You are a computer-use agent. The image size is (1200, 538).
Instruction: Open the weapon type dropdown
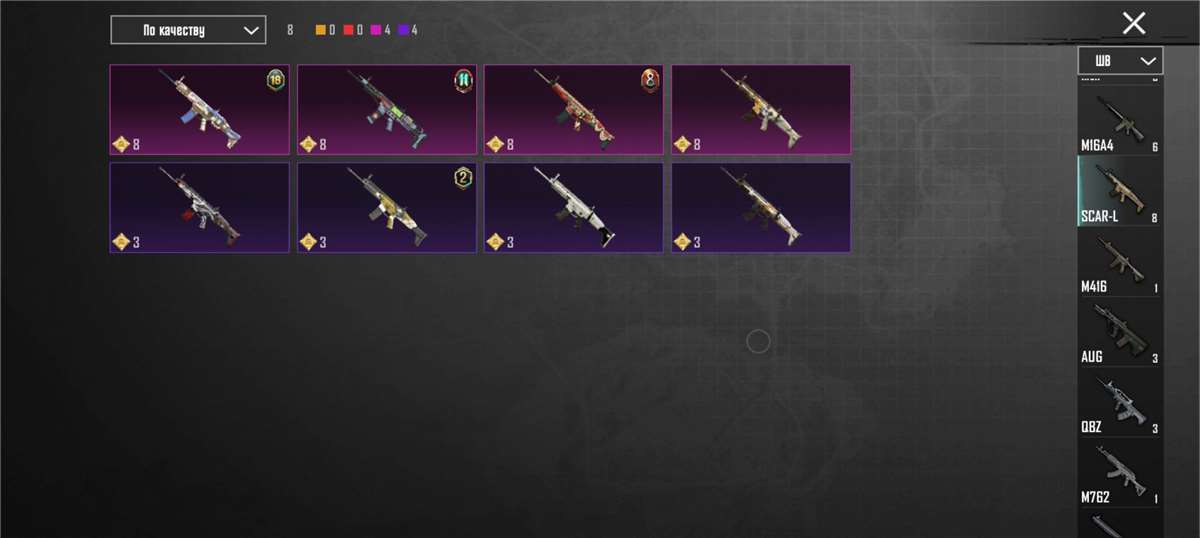point(1120,61)
